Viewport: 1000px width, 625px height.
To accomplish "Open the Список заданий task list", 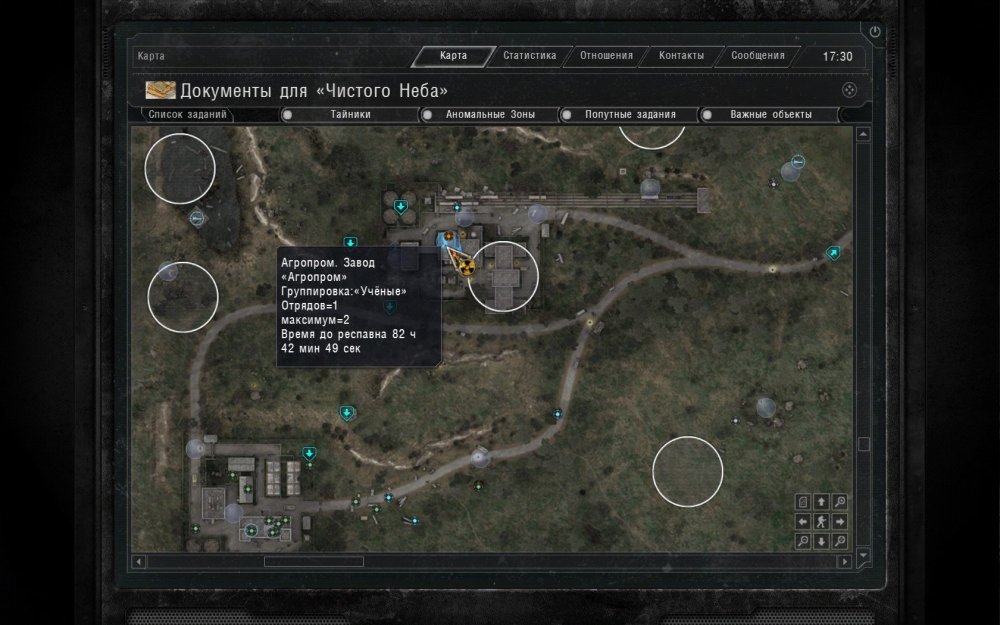I will [x=188, y=114].
